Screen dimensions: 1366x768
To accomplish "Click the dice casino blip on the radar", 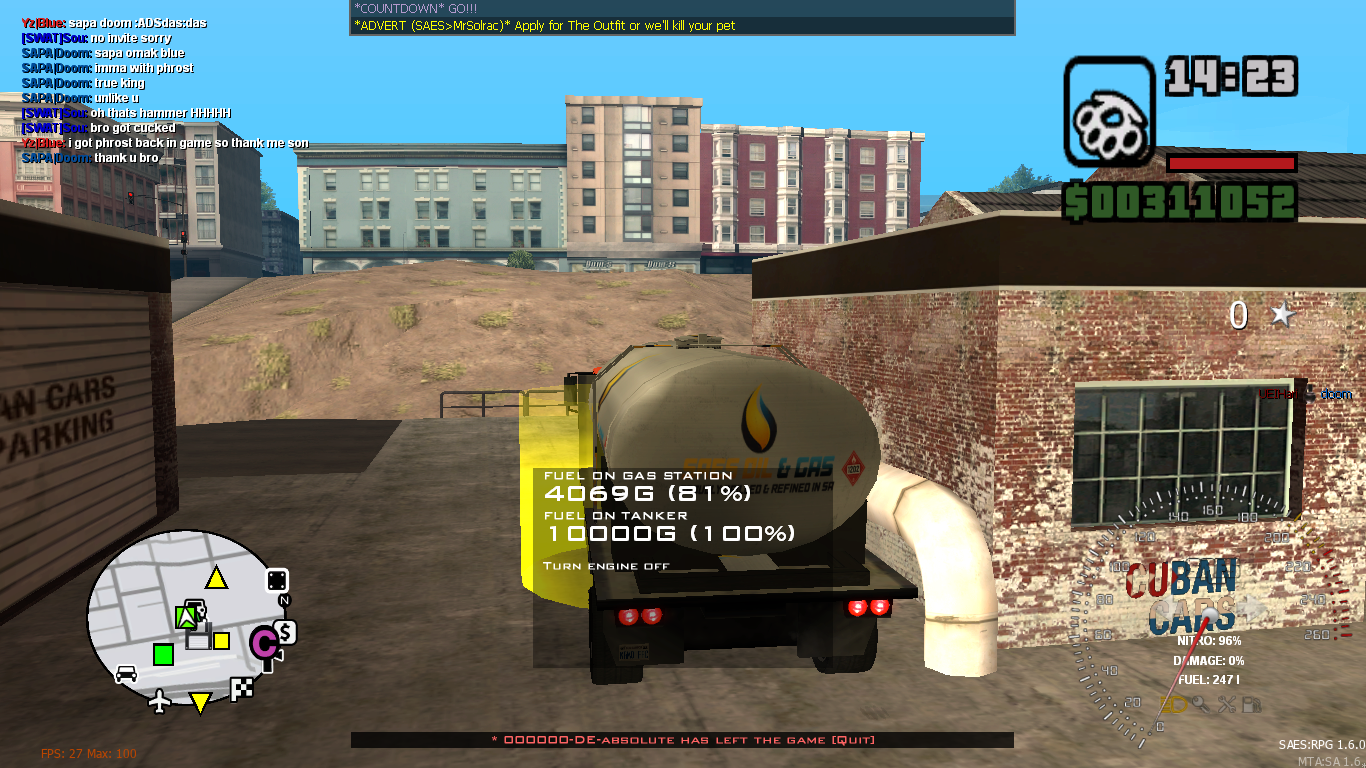I will 276,580.
